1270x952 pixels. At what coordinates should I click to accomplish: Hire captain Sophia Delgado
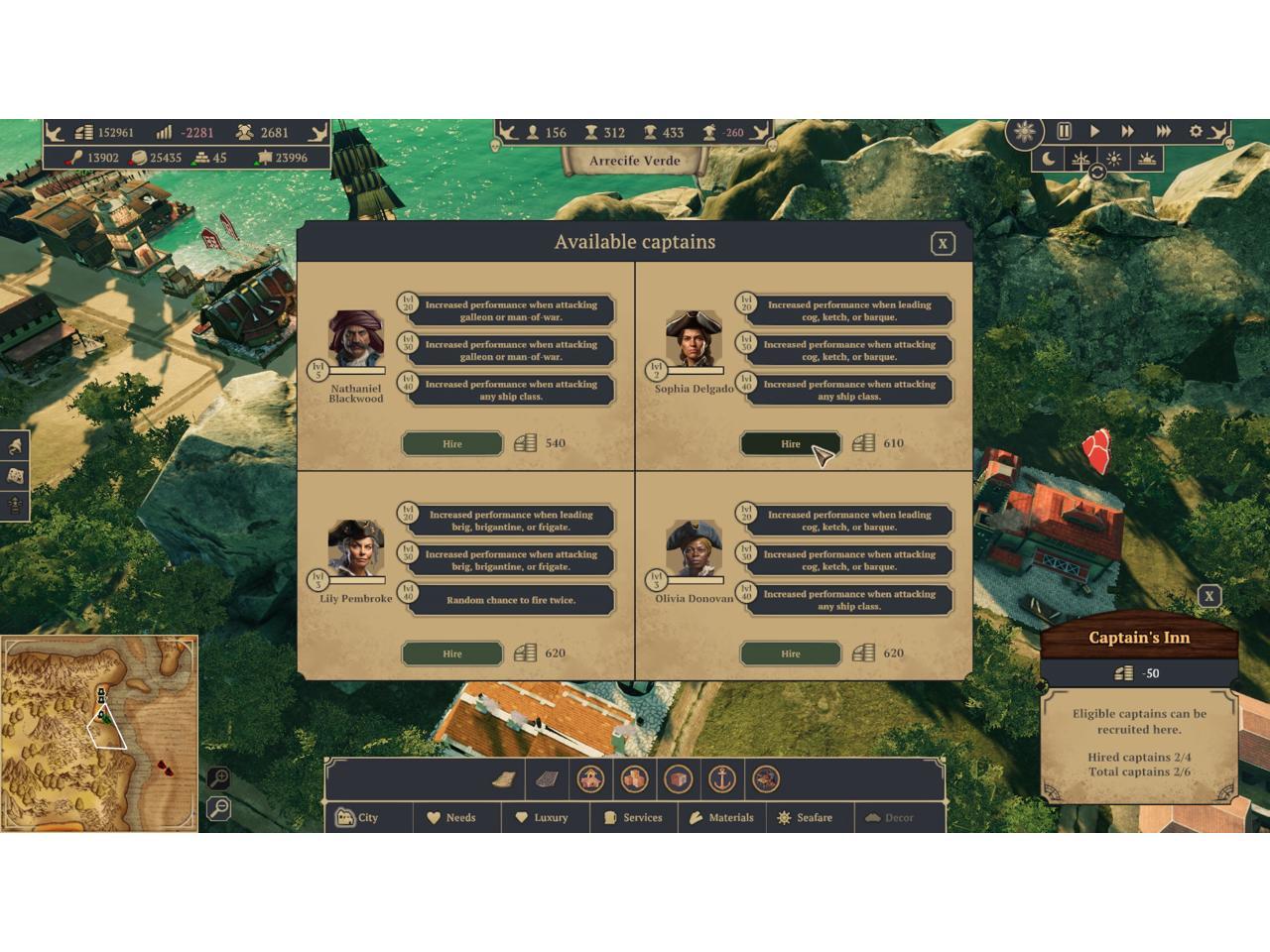click(790, 443)
